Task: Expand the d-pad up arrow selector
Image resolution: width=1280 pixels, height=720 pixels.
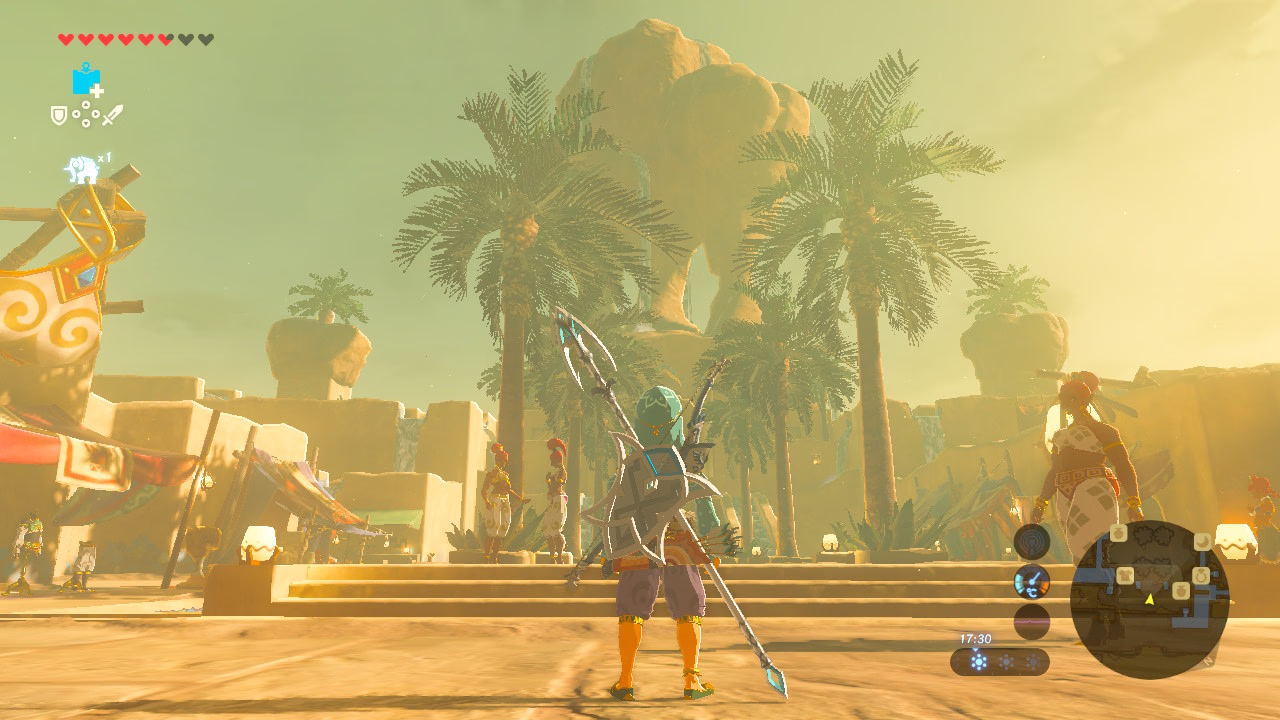Action: pos(85,104)
